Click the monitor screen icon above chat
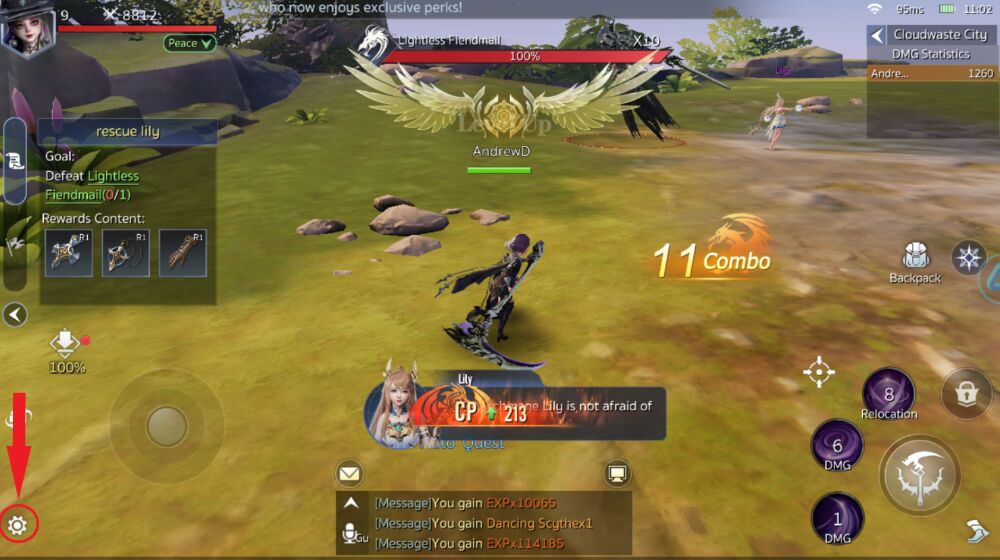Viewport: 1000px width, 560px height. click(x=617, y=472)
